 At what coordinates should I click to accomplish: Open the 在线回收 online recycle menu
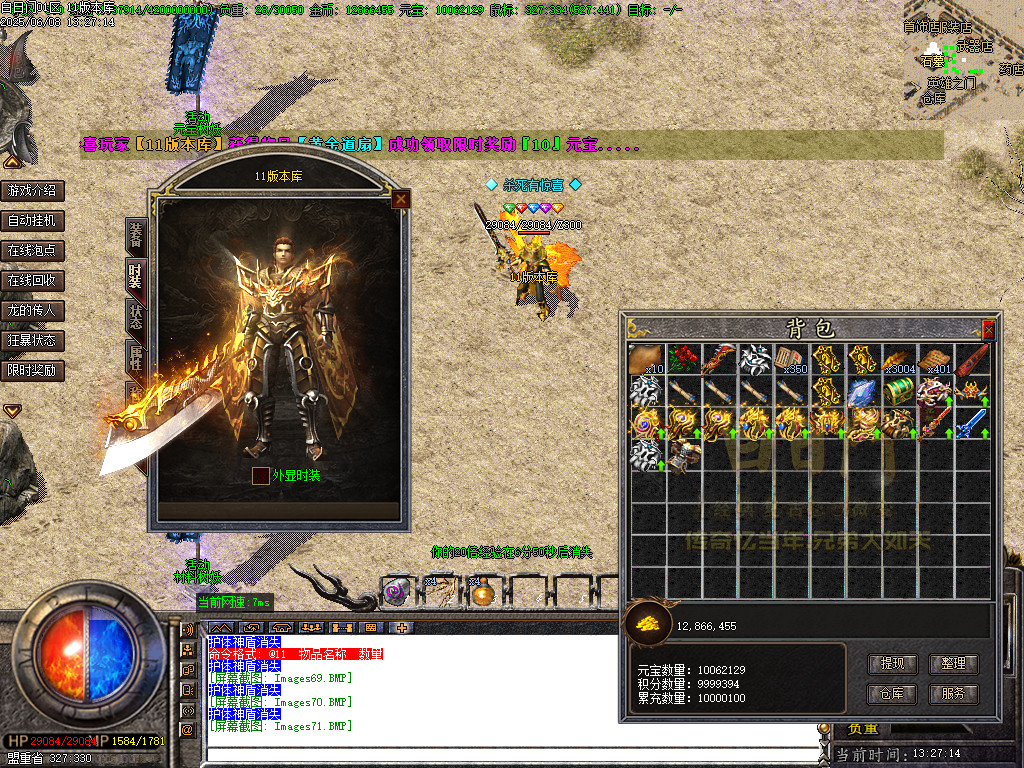click(x=32, y=280)
